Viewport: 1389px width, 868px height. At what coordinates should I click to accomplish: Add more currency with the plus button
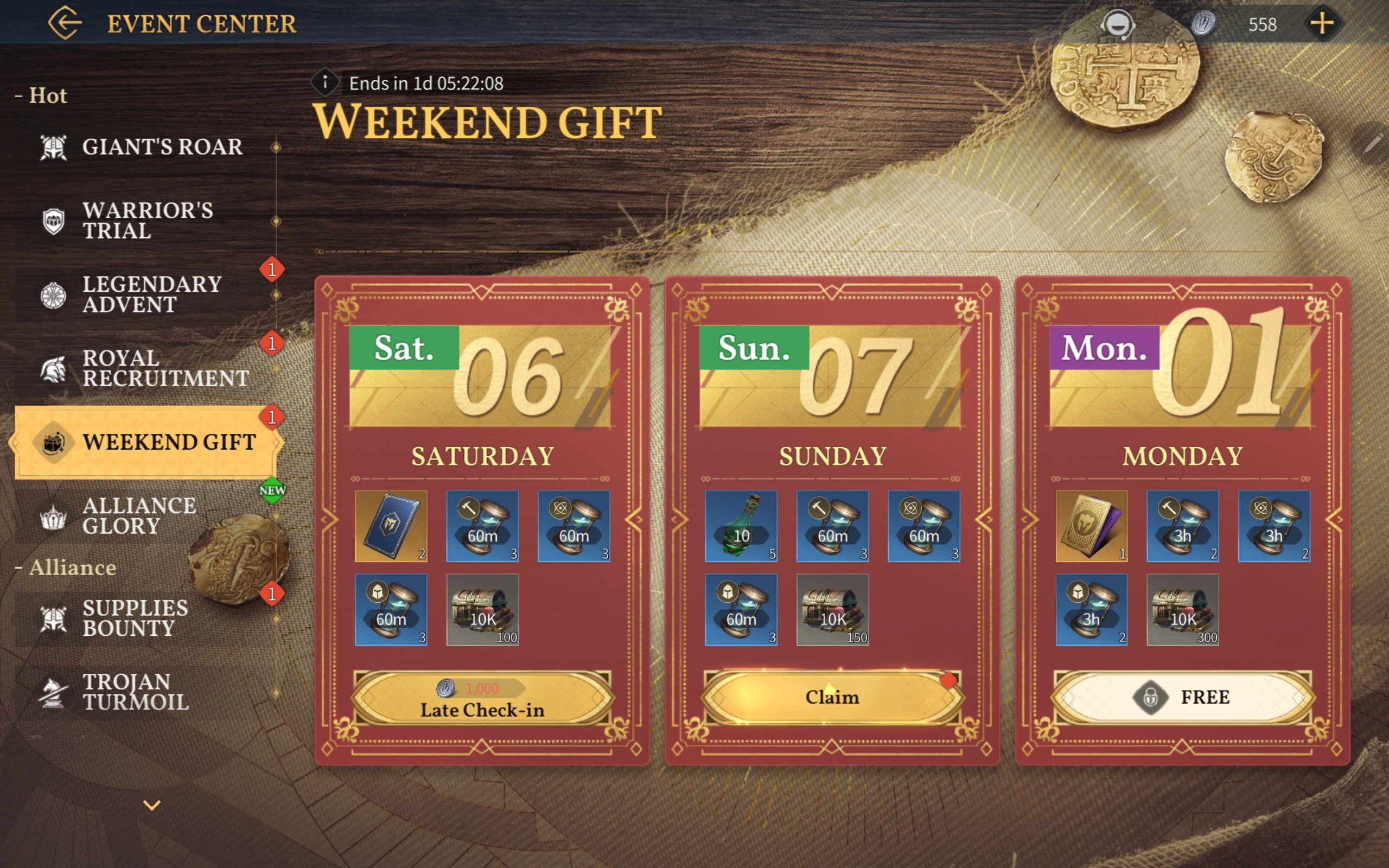(1322, 23)
